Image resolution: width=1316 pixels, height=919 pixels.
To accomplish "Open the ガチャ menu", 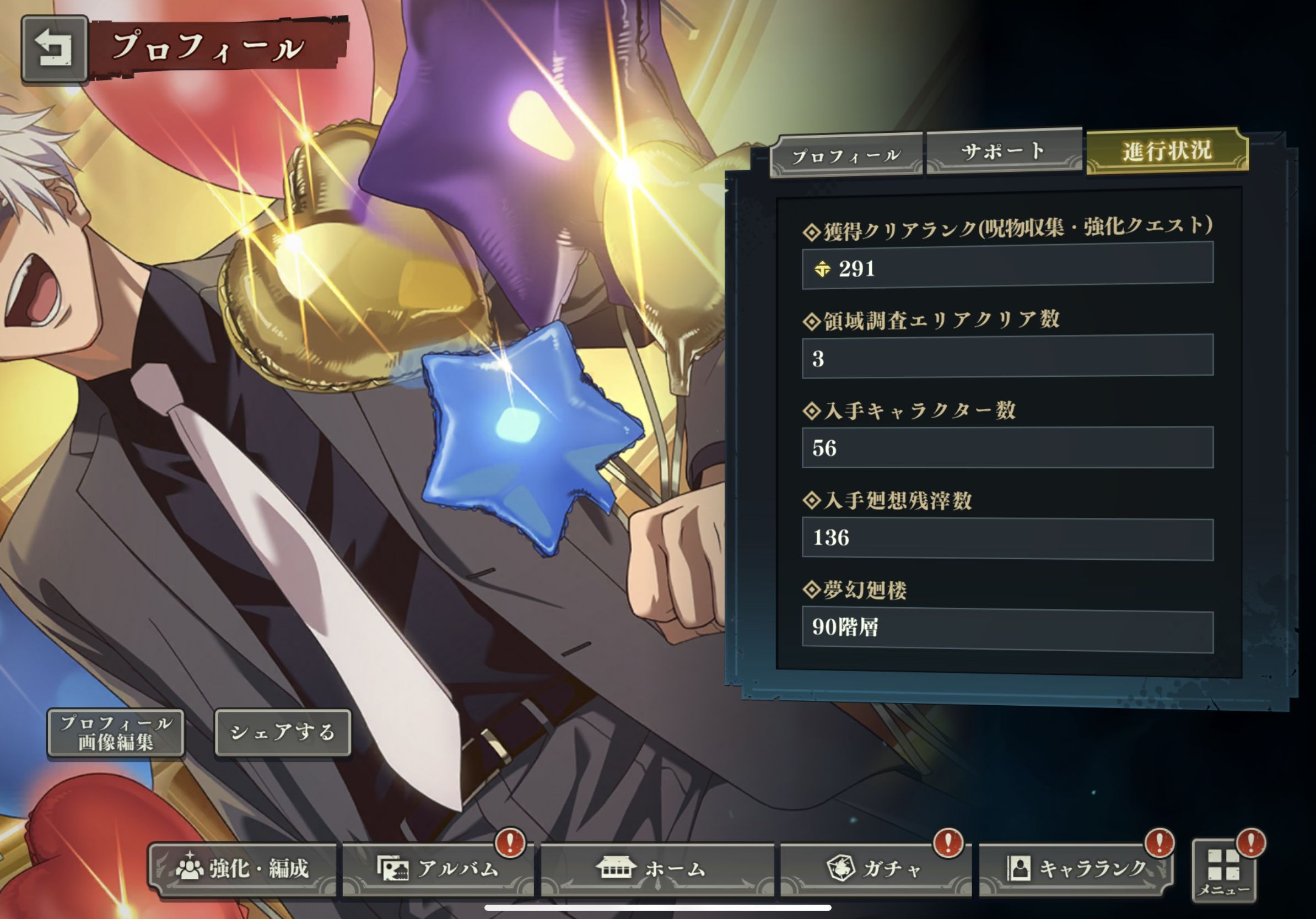I will 875,868.
